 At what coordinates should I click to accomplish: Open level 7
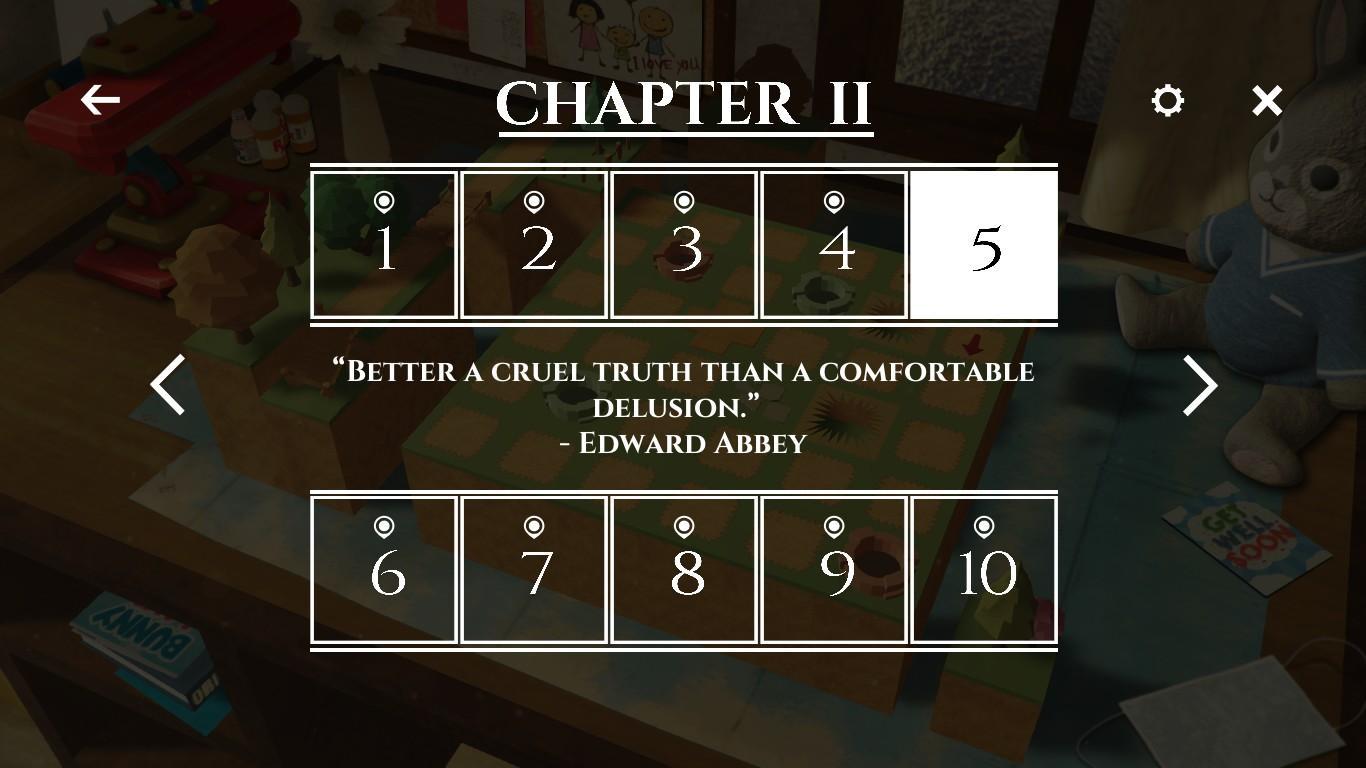click(x=534, y=570)
